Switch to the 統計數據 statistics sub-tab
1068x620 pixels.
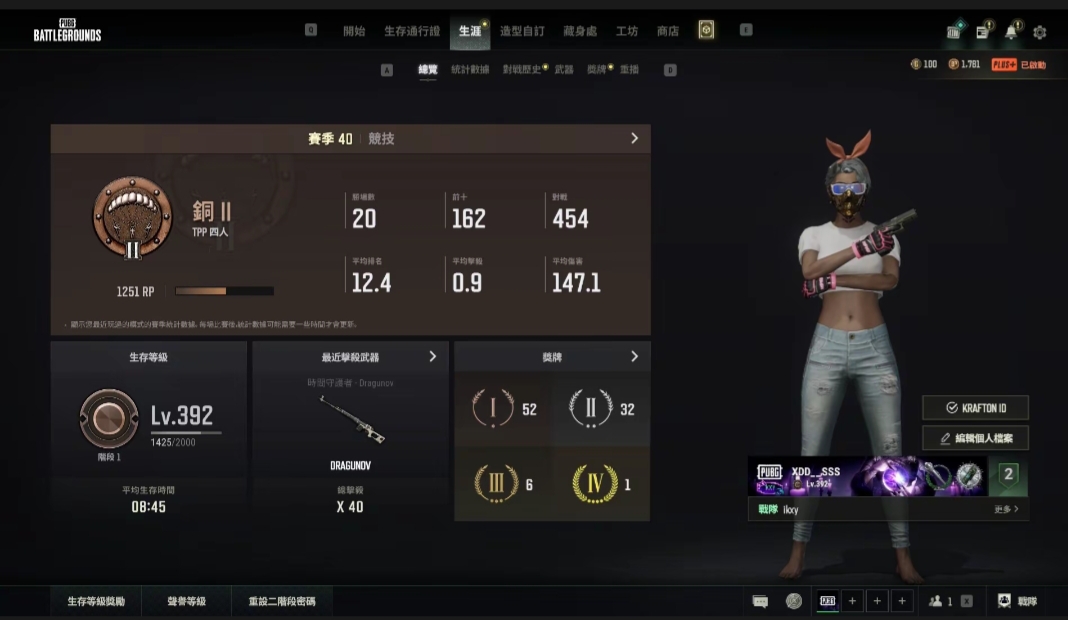click(x=470, y=70)
